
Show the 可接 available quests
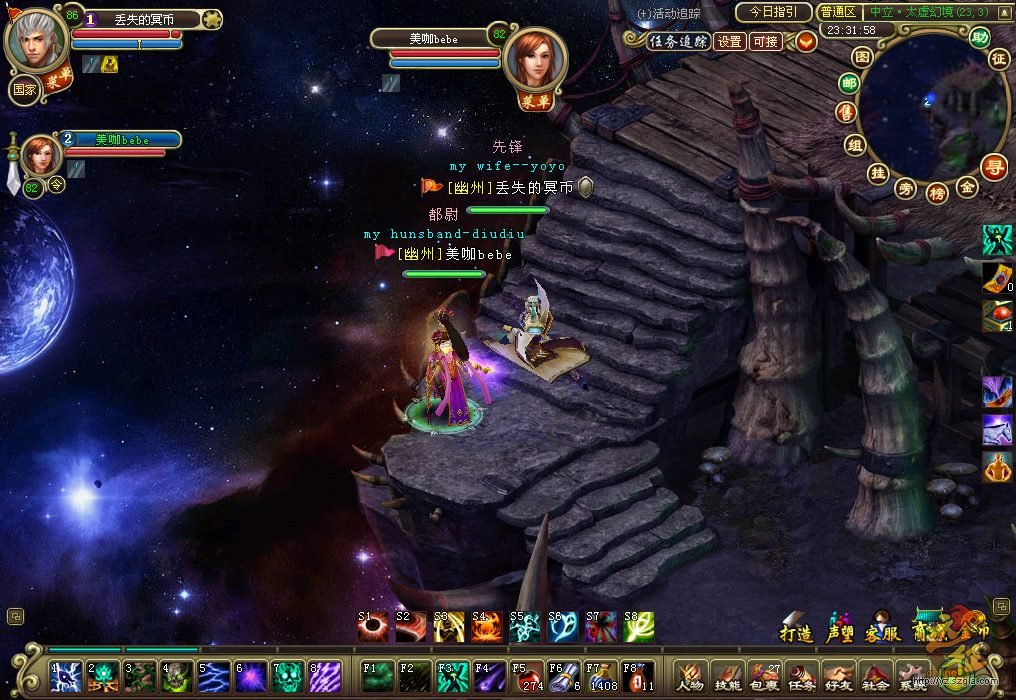click(766, 41)
